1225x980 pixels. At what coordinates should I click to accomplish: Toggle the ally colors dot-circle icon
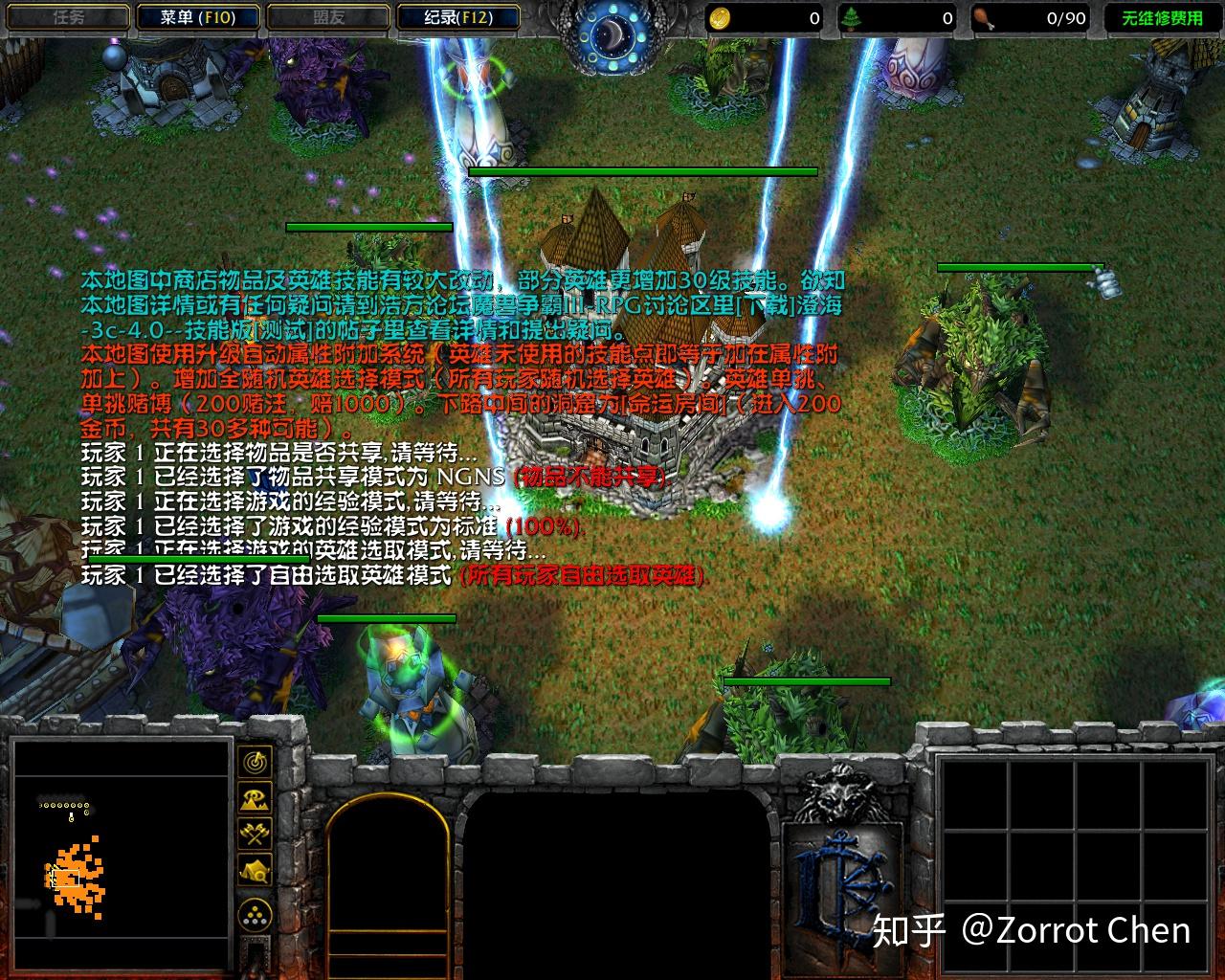tap(254, 913)
